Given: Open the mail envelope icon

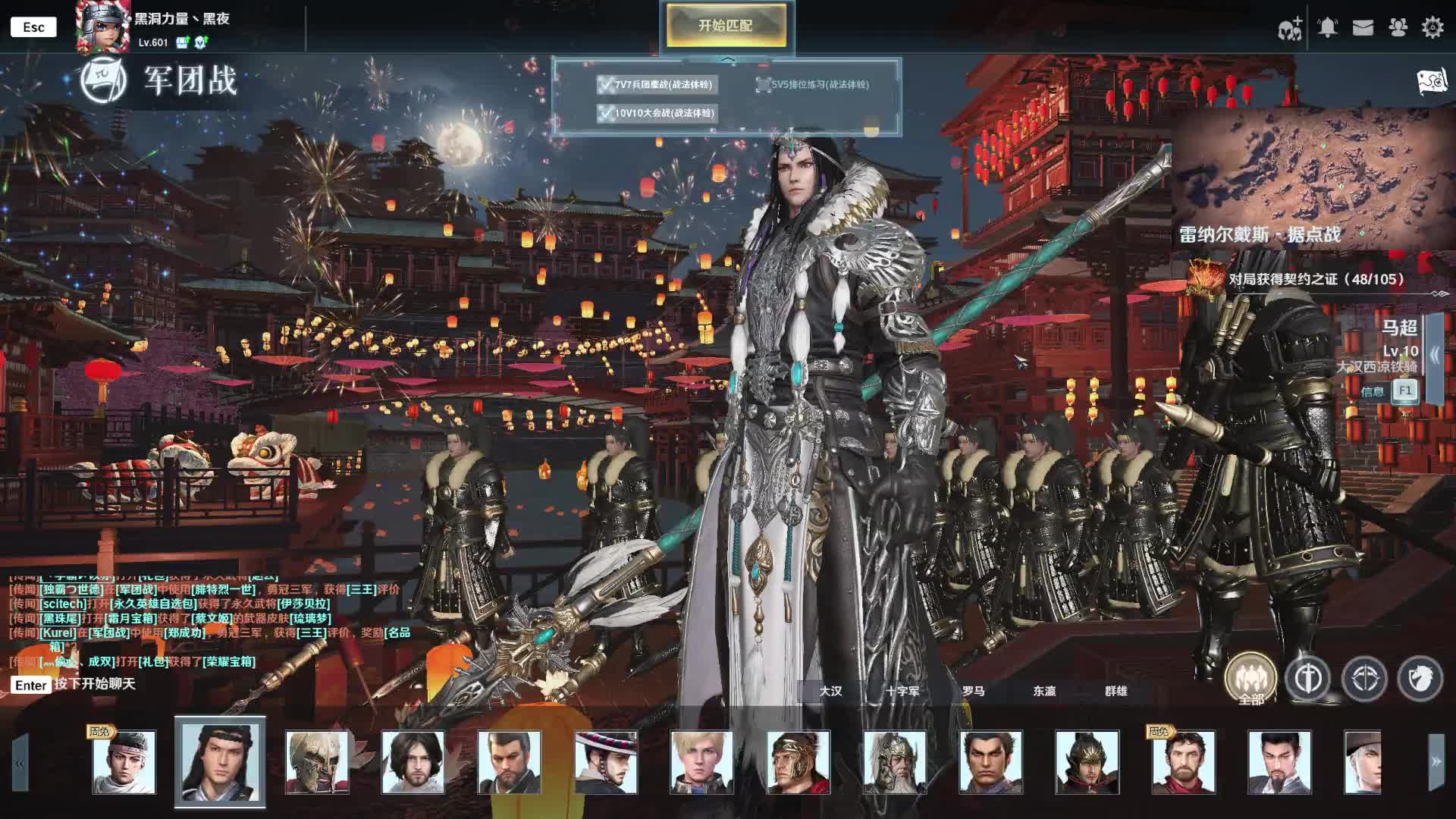Looking at the screenshot, I should pos(1363,28).
